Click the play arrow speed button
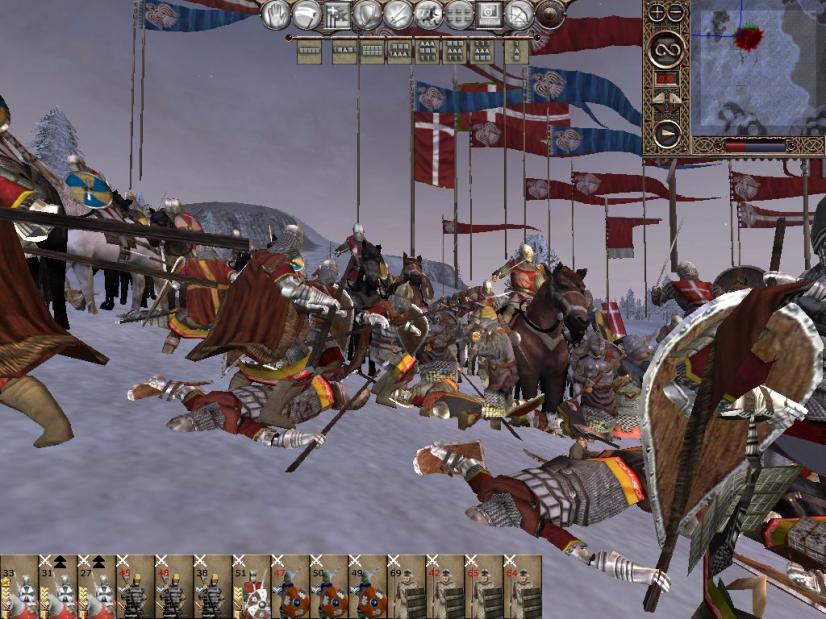 click(x=665, y=132)
